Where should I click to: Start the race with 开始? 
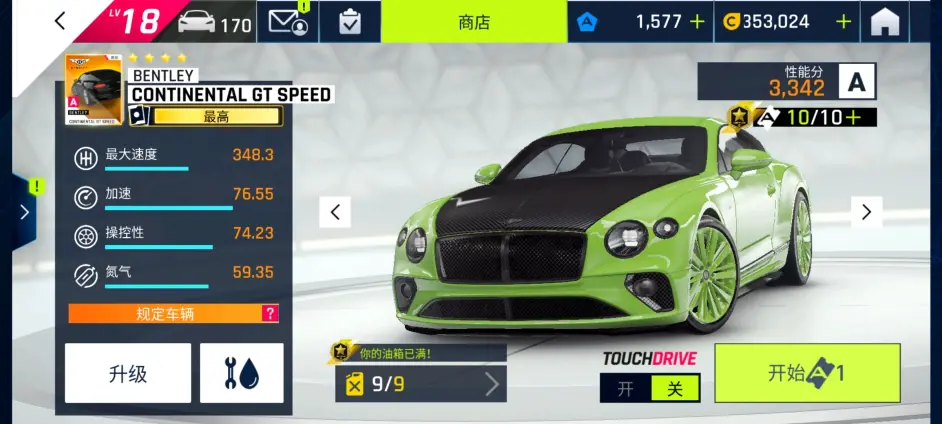click(807, 373)
